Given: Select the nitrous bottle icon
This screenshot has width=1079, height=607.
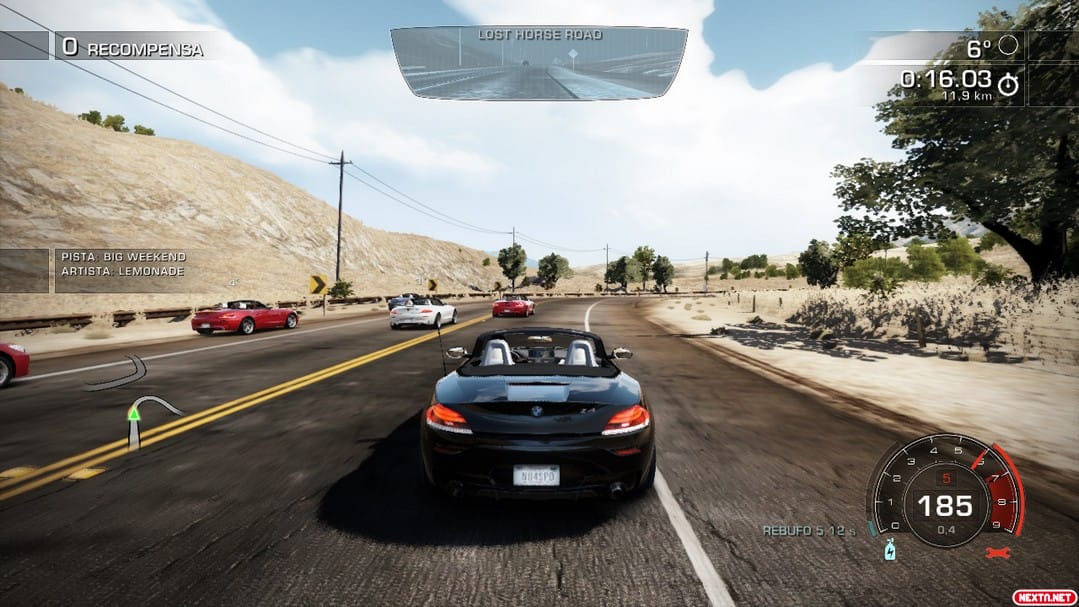Looking at the screenshot, I should tap(889, 550).
